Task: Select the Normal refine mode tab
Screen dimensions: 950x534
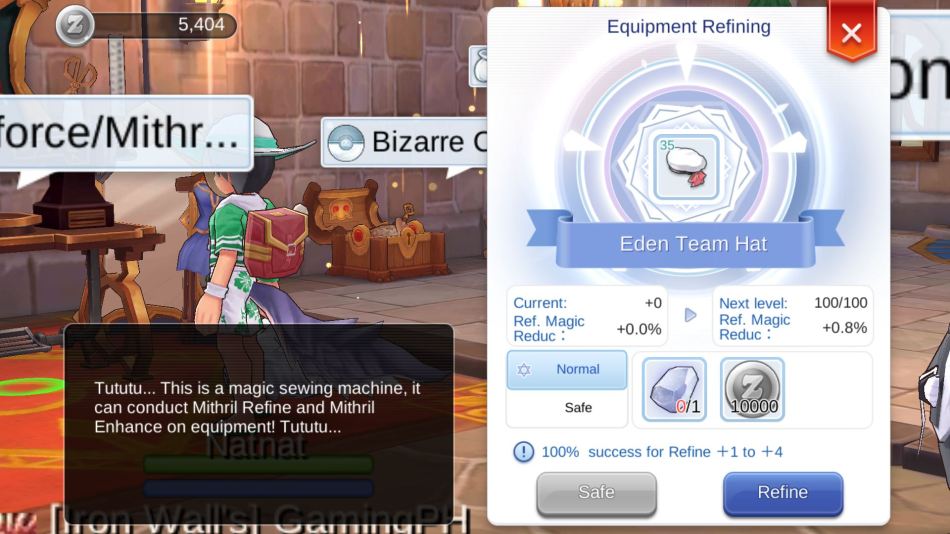Action: 567,369
